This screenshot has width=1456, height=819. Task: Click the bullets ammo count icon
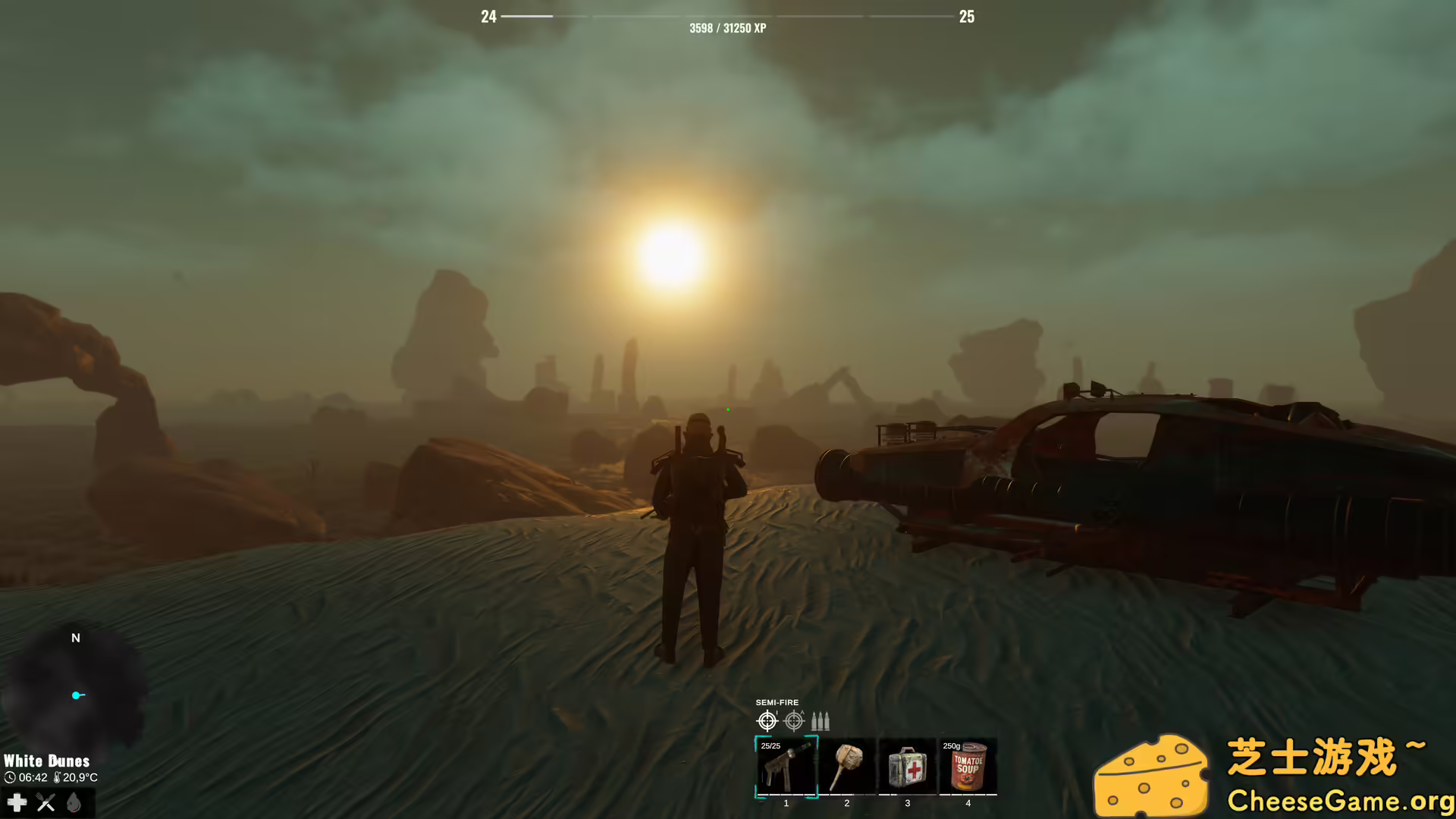[821, 721]
